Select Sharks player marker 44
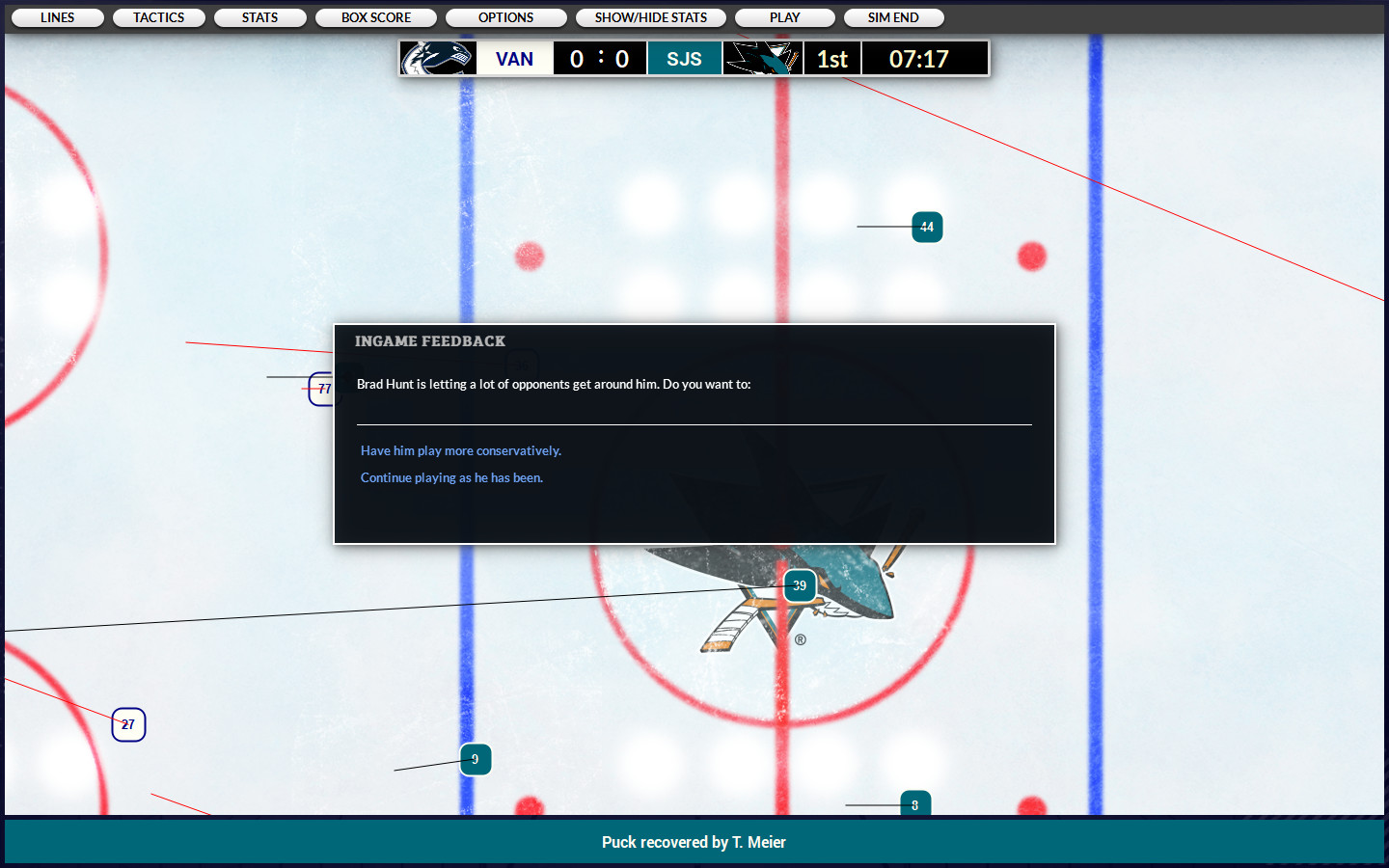Image resolution: width=1389 pixels, height=868 pixels. point(926,227)
